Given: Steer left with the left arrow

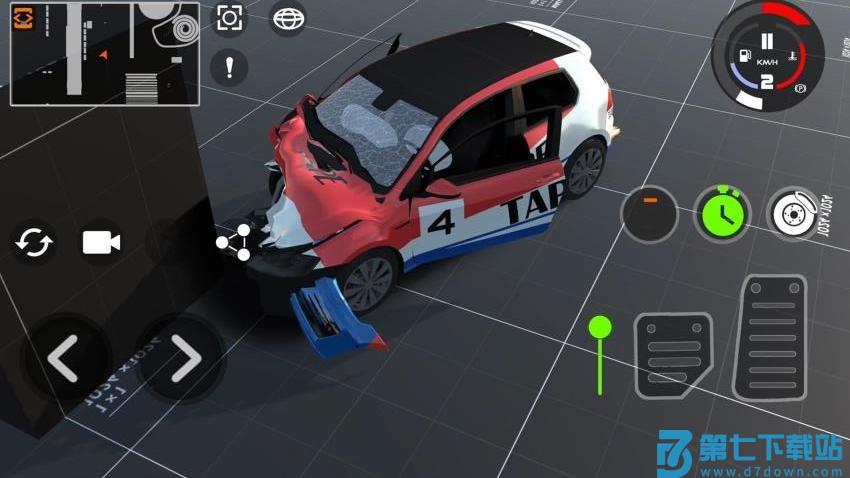Looking at the screenshot, I should pyautogui.click(x=65, y=359).
